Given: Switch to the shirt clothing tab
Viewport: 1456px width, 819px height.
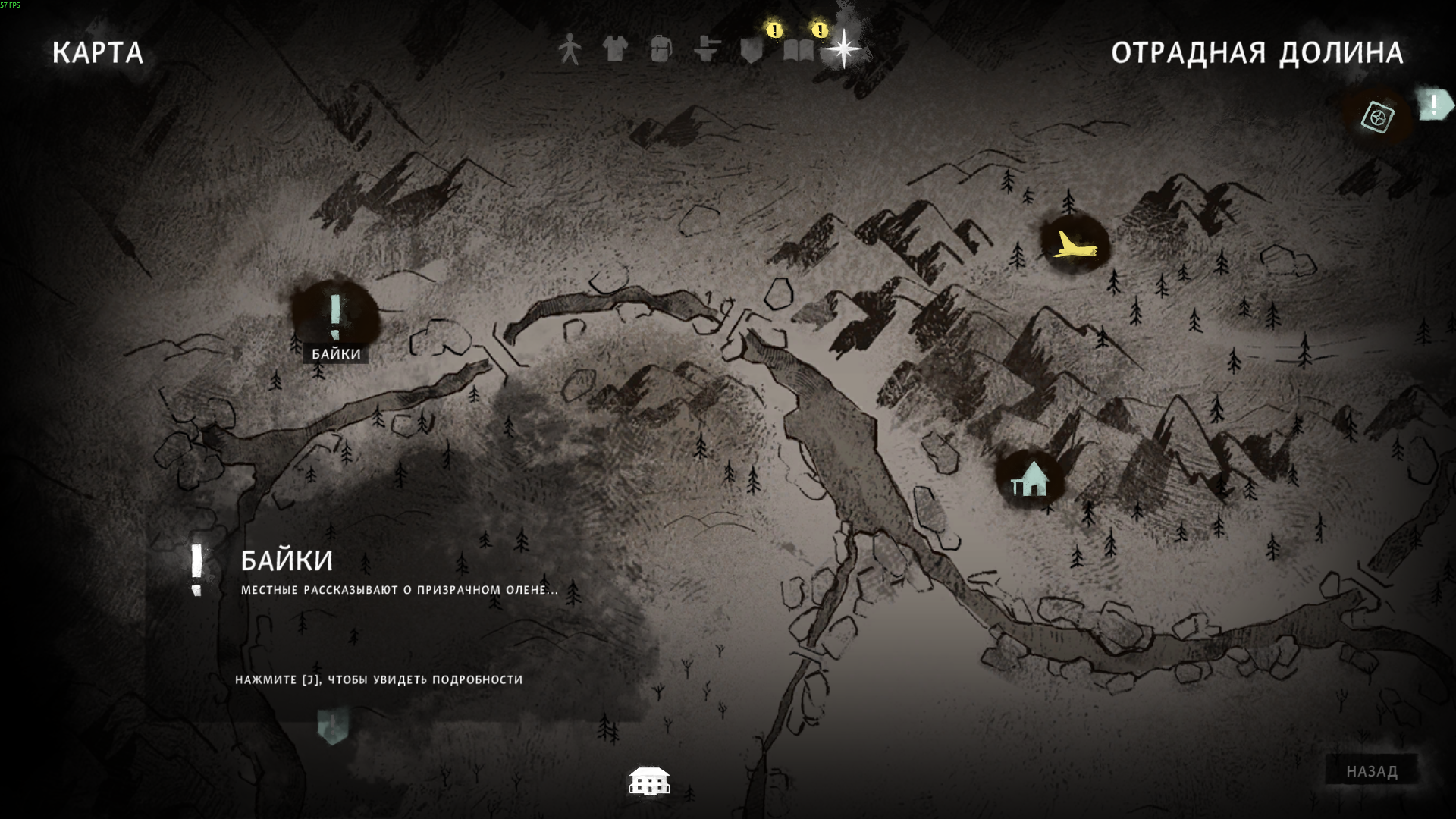Looking at the screenshot, I should (x=615, y=49).
